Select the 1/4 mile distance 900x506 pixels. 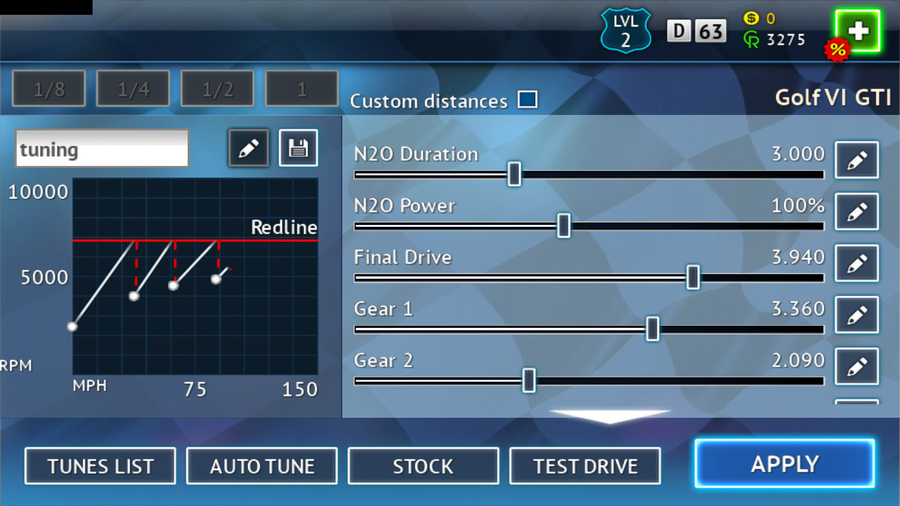(133, 90)
